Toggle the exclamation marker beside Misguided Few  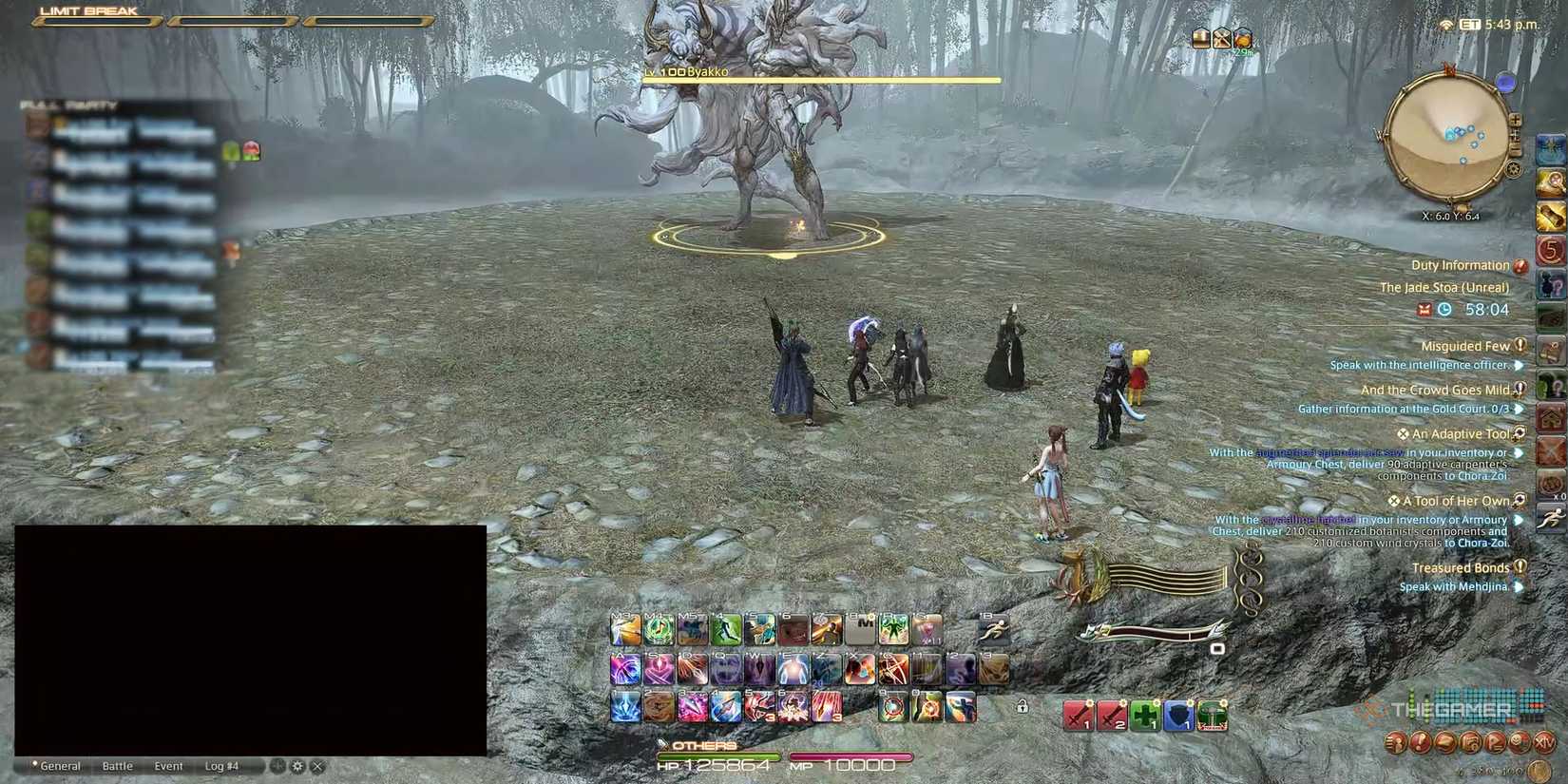pyautogui.click(x=1518, y=346)
